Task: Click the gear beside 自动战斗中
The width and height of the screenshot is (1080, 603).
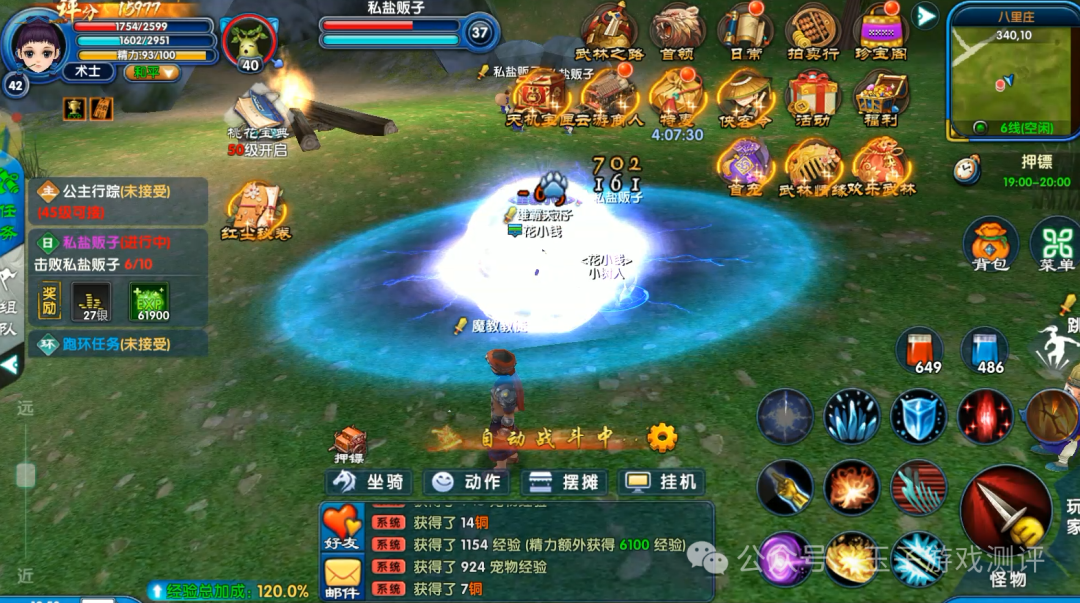Action: pos(662,437)
